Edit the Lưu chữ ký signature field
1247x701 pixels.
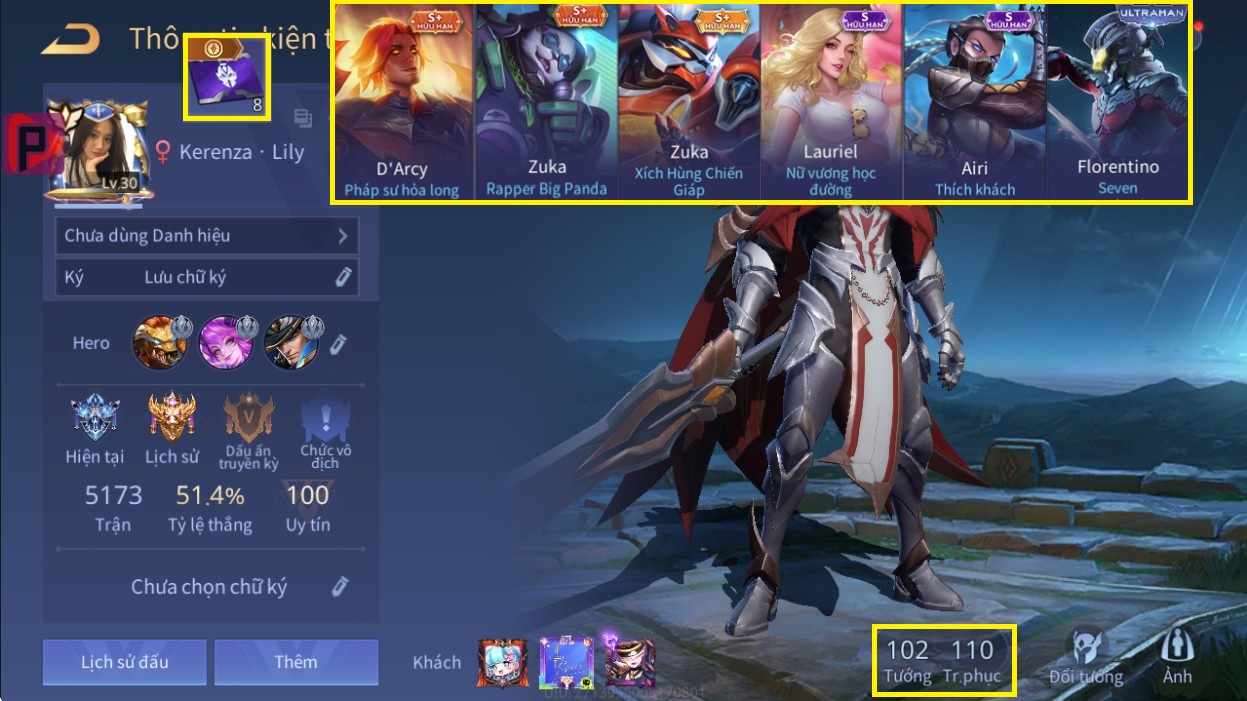pos(343,277)
